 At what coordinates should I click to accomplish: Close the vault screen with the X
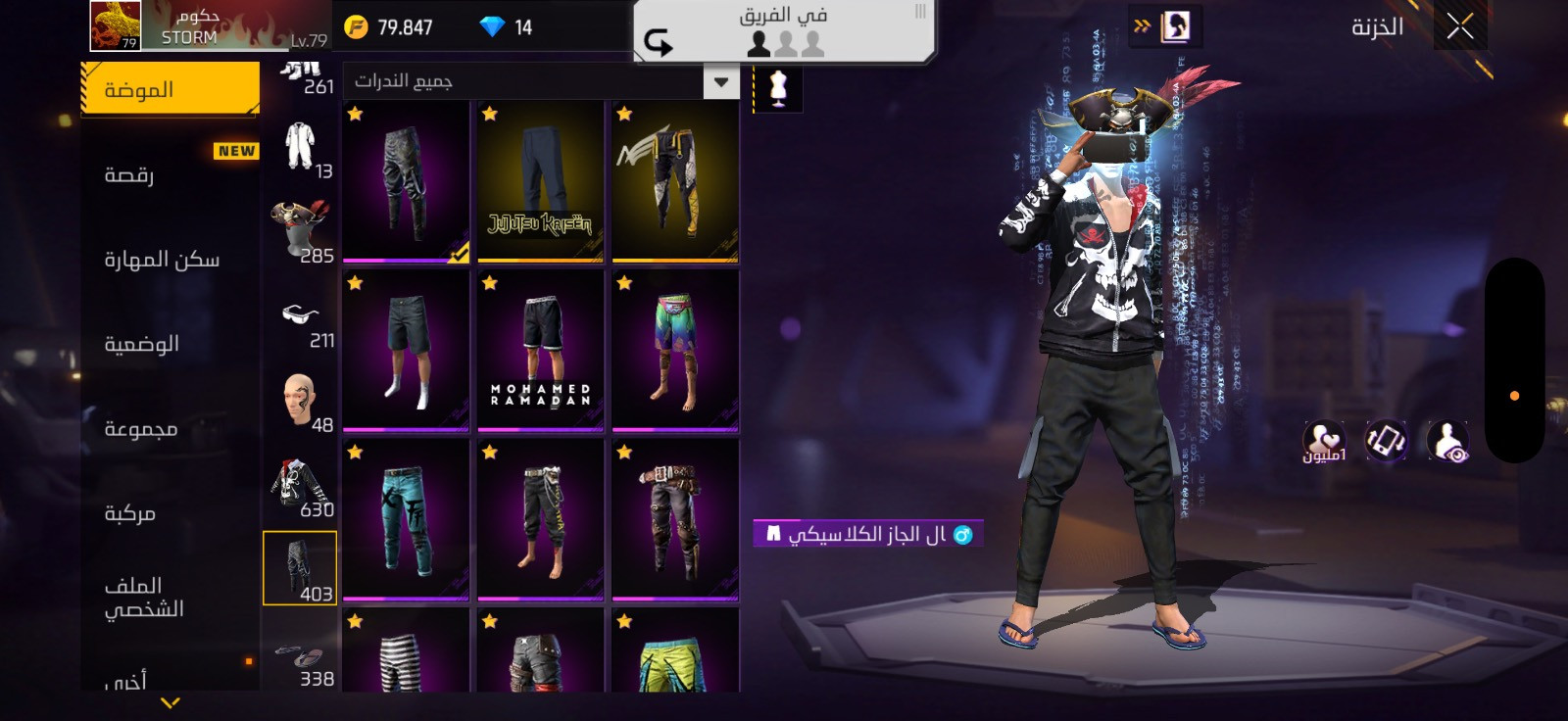(1460, 27)
